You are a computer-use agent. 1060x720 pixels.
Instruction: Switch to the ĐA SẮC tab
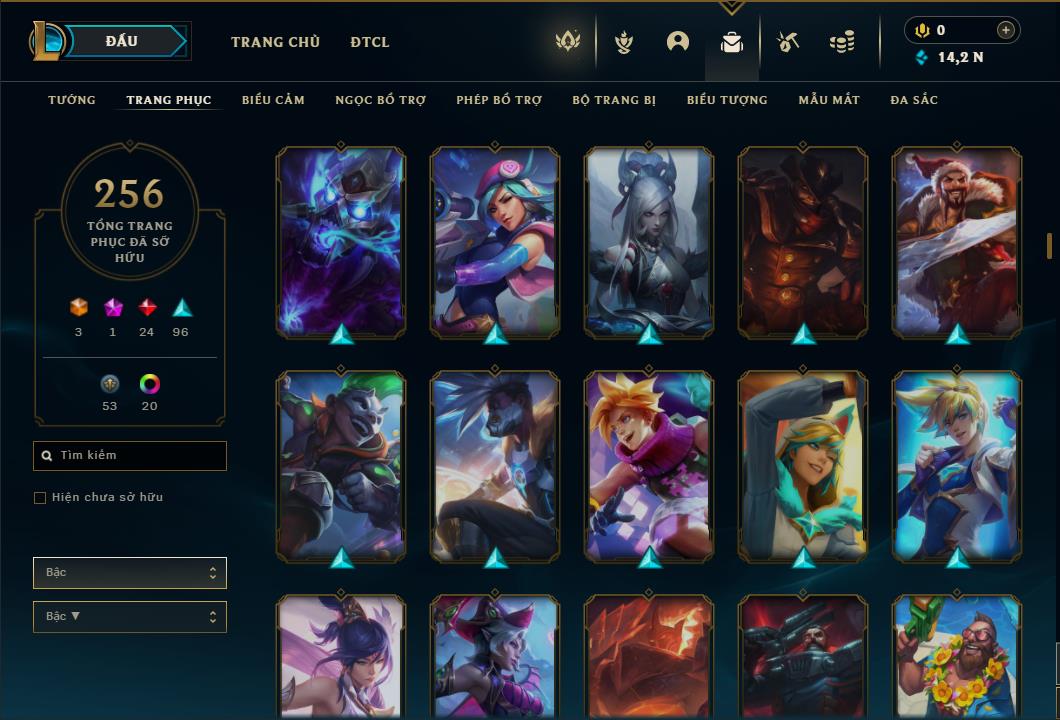914,100
